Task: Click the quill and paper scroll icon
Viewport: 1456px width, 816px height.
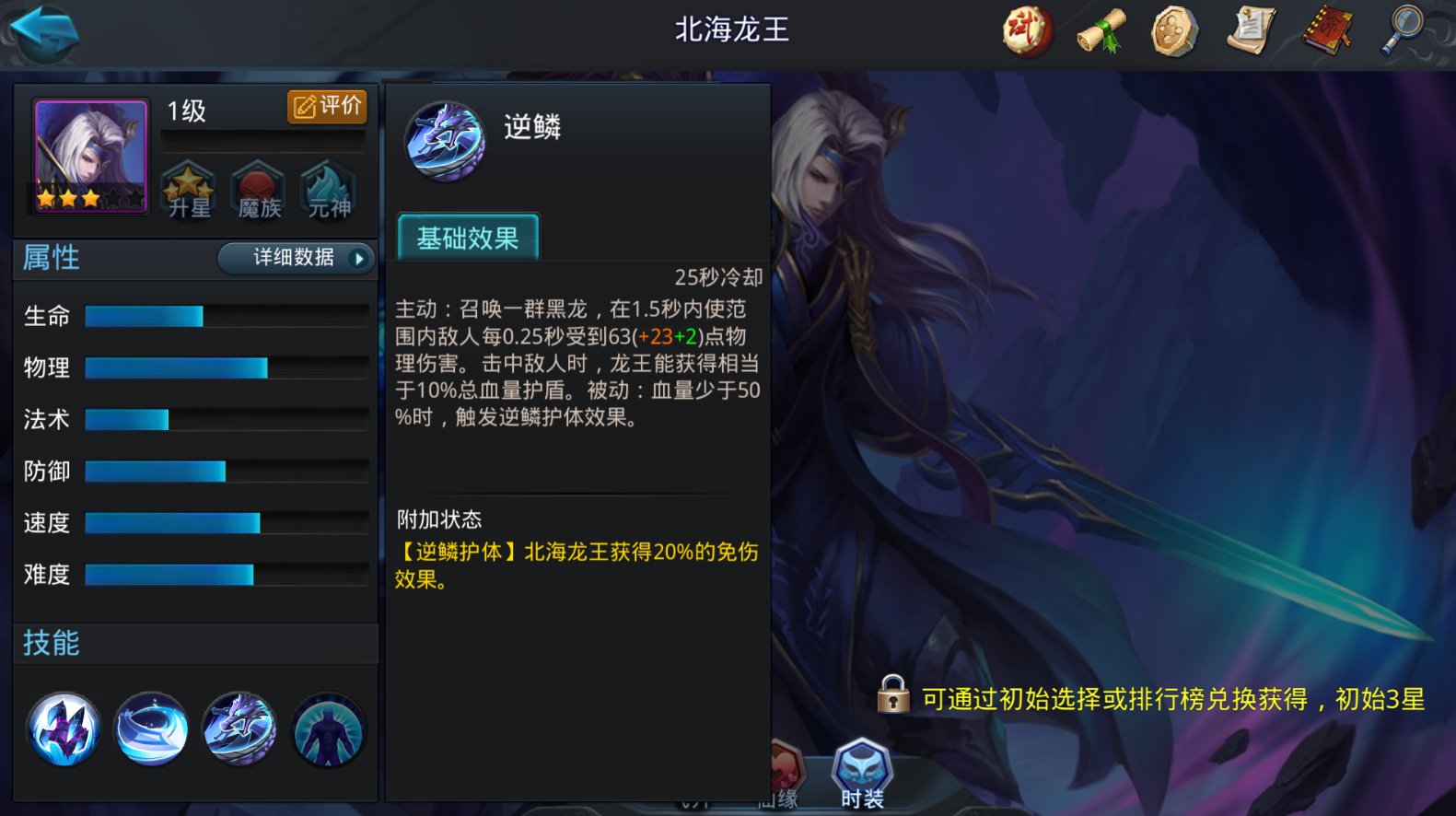Action: 1251,30
